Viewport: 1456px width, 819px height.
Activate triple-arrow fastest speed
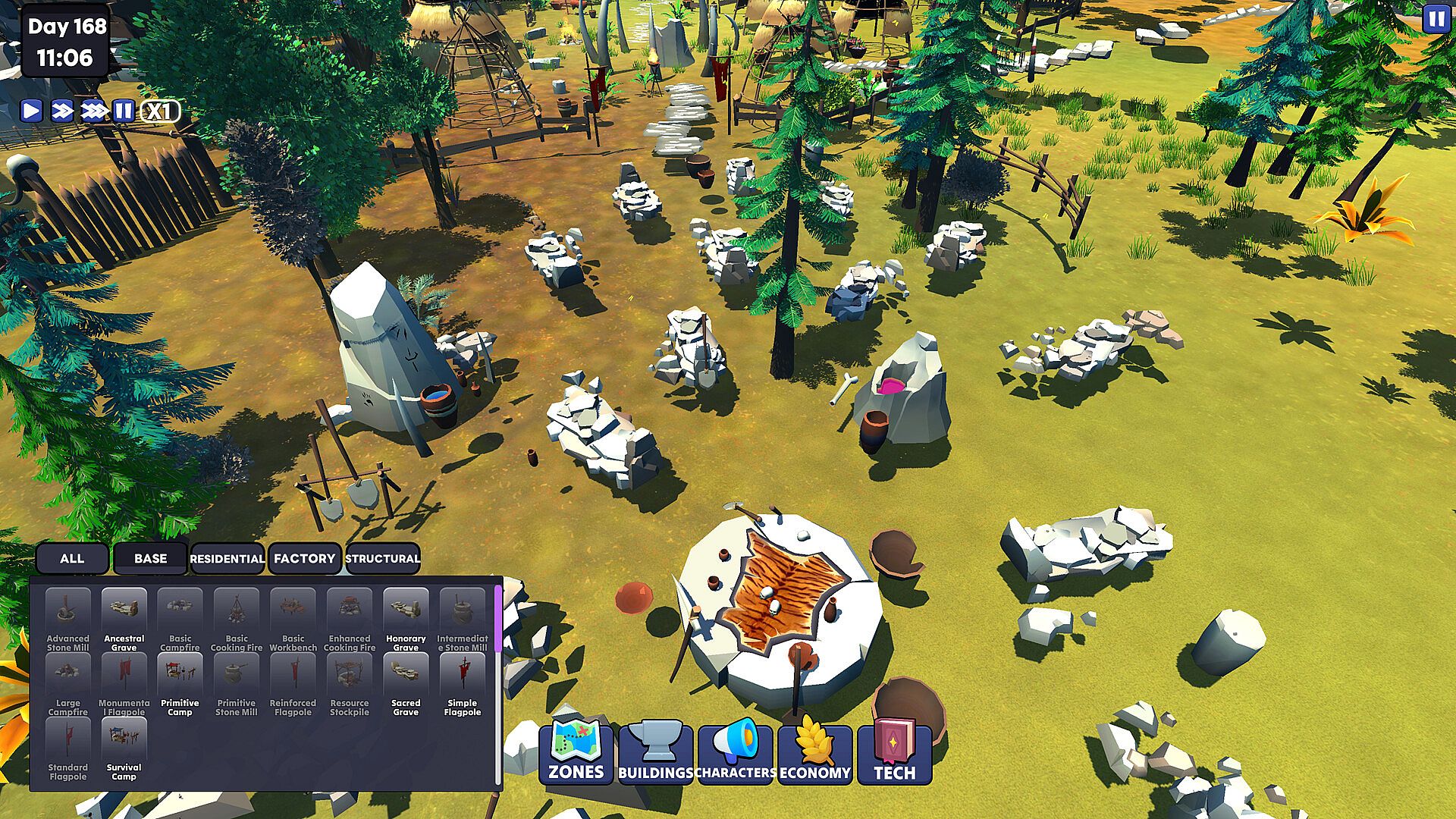(x=94, y=111)
